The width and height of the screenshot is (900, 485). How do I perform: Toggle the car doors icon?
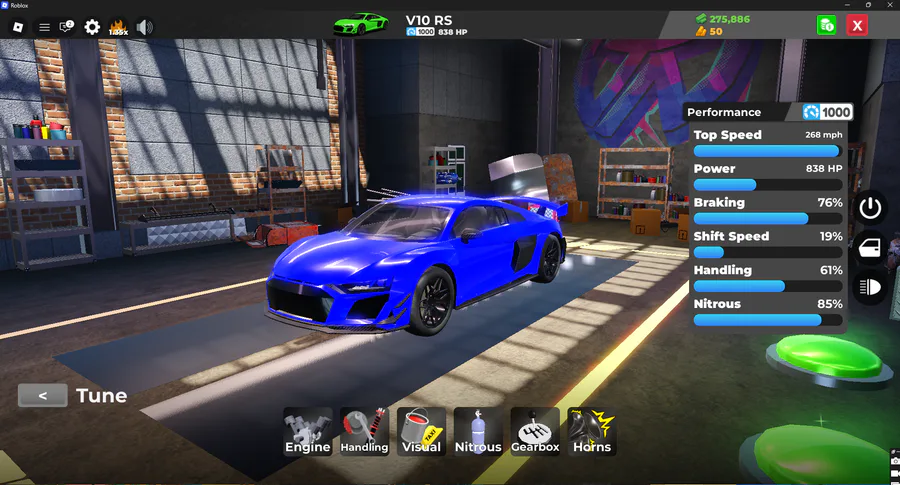pyautogui.click(x=870, y=247)
